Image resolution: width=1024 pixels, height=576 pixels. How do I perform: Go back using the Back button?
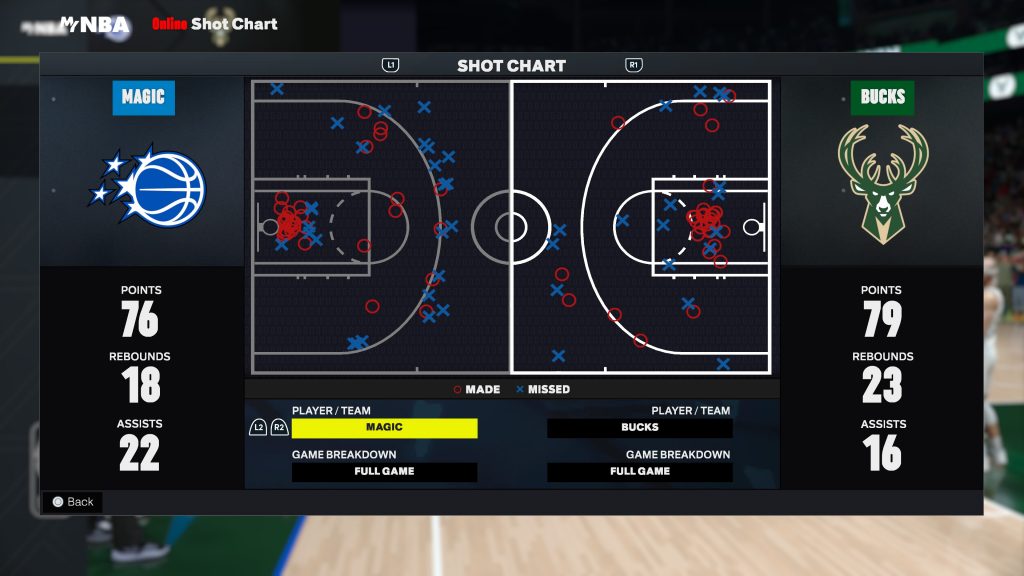pos(72,502)
